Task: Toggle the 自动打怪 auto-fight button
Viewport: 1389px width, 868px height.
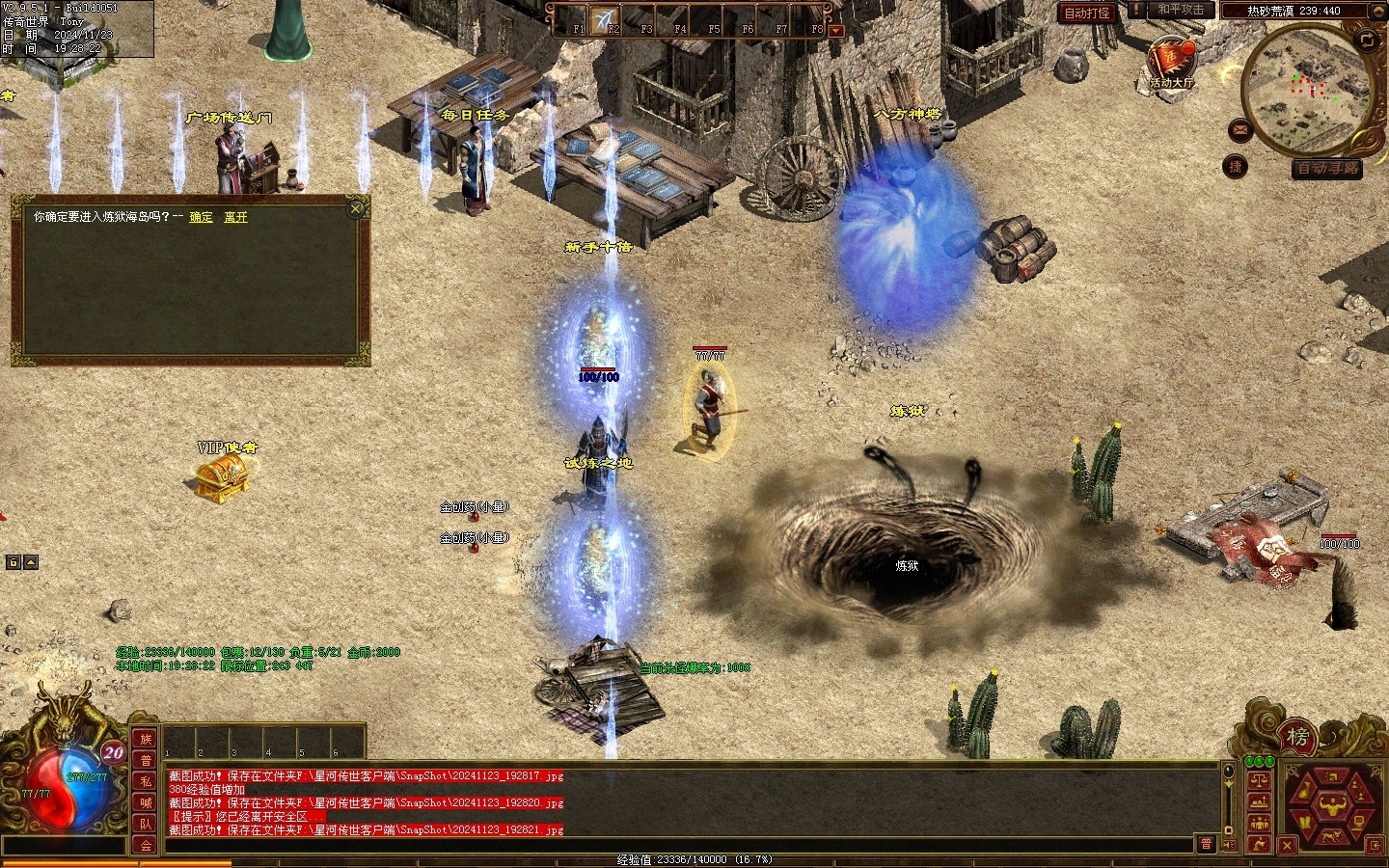Action: (1086, 13)
